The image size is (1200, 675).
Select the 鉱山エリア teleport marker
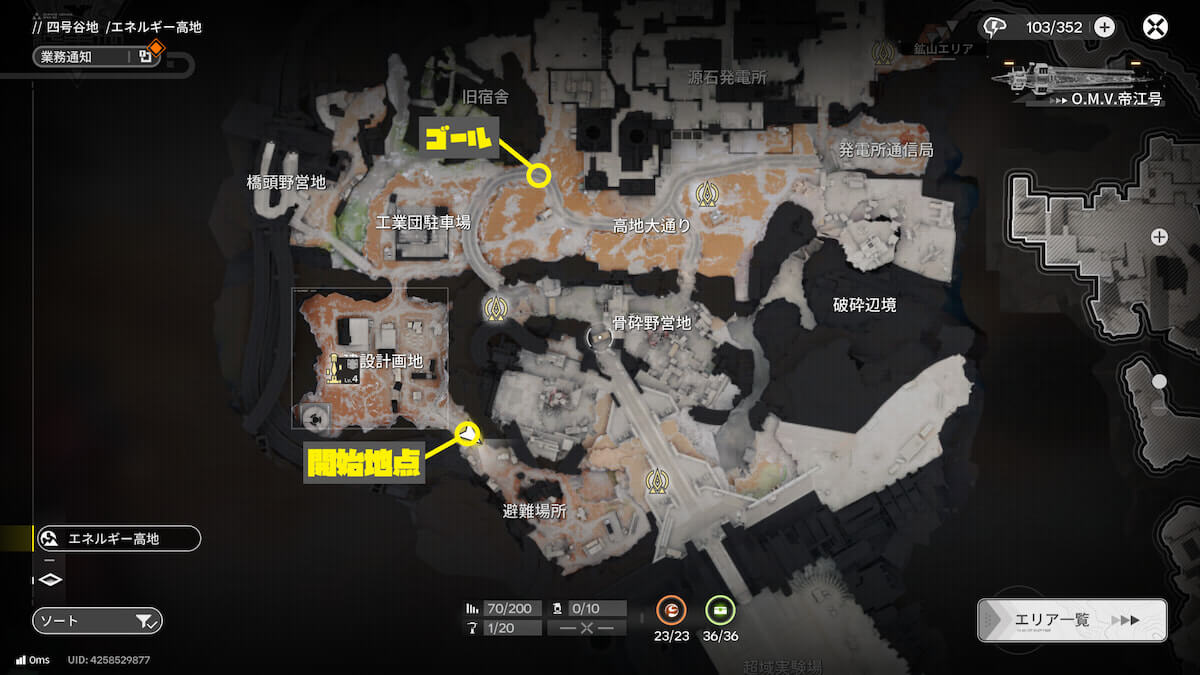click(x=882, y=49)
